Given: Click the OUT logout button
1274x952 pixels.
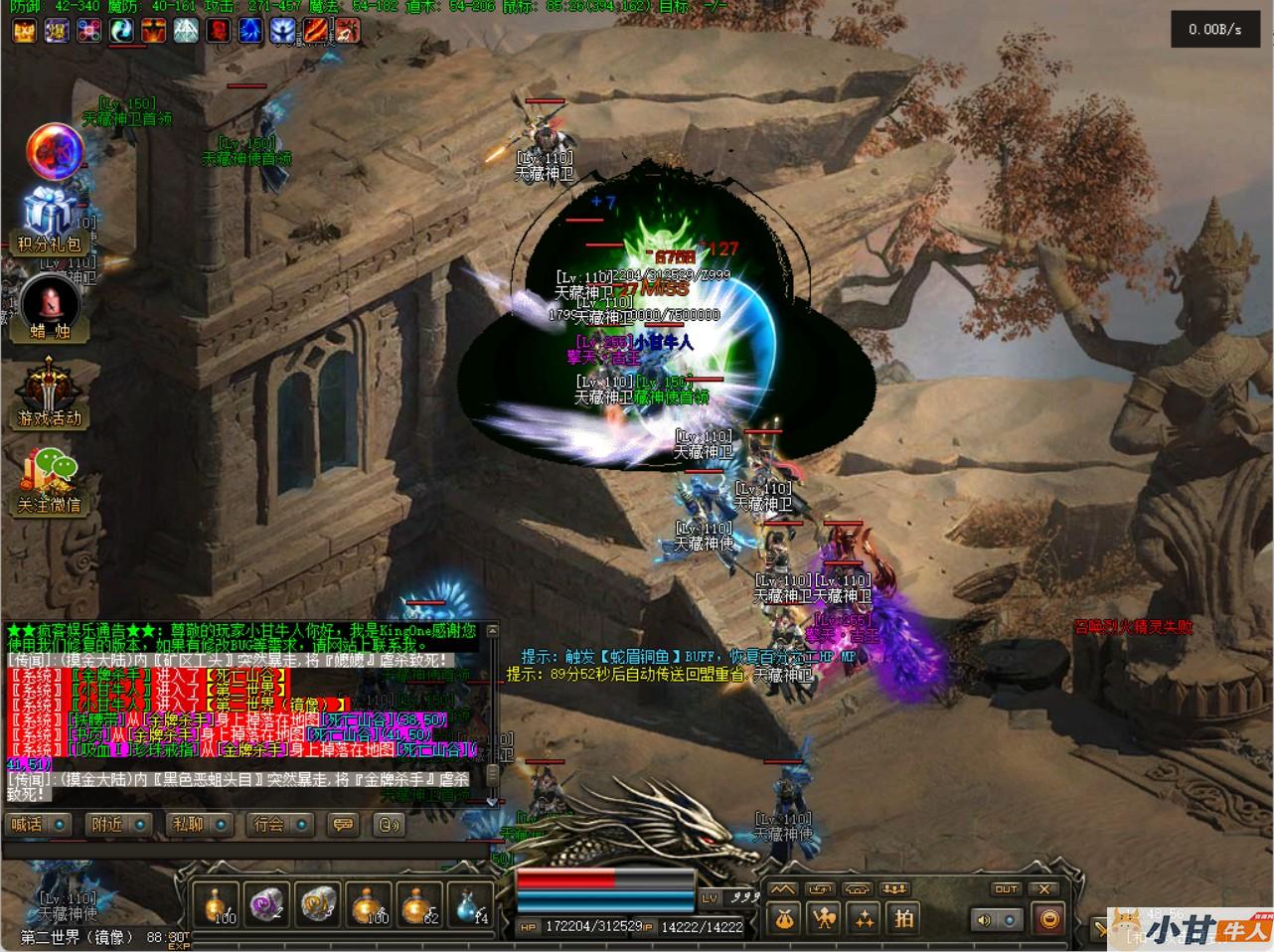Looking at the screenshot, I should (1006, 888).
